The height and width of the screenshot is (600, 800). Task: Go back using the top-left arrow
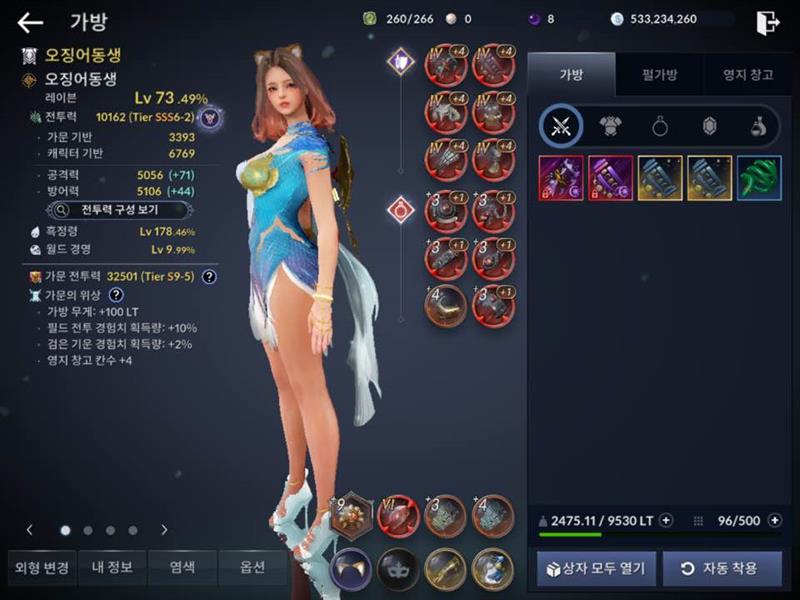(x=30, y=22)
